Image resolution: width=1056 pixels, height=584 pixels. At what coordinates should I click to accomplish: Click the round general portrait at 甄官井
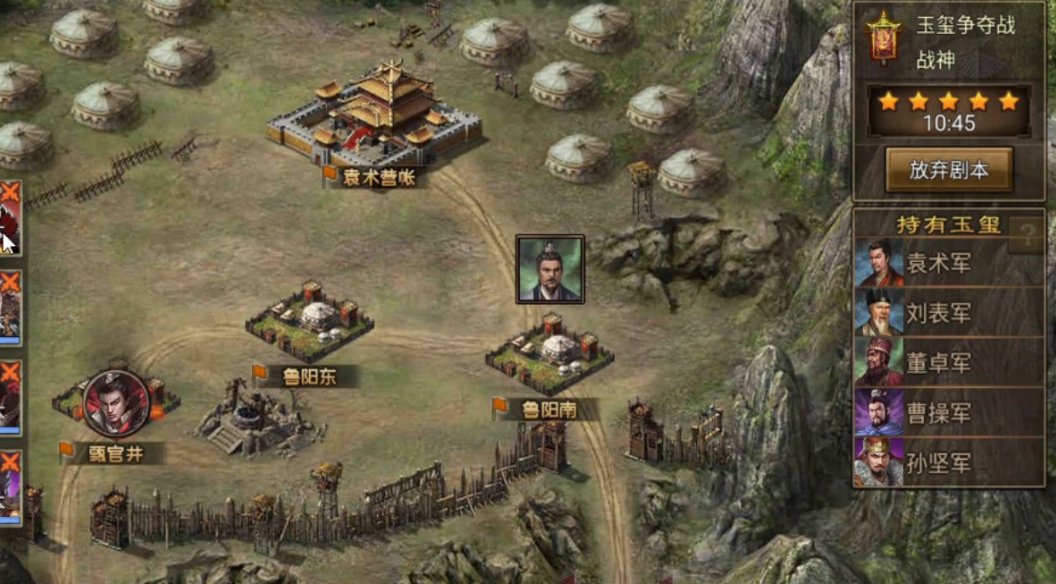[116, 402]
